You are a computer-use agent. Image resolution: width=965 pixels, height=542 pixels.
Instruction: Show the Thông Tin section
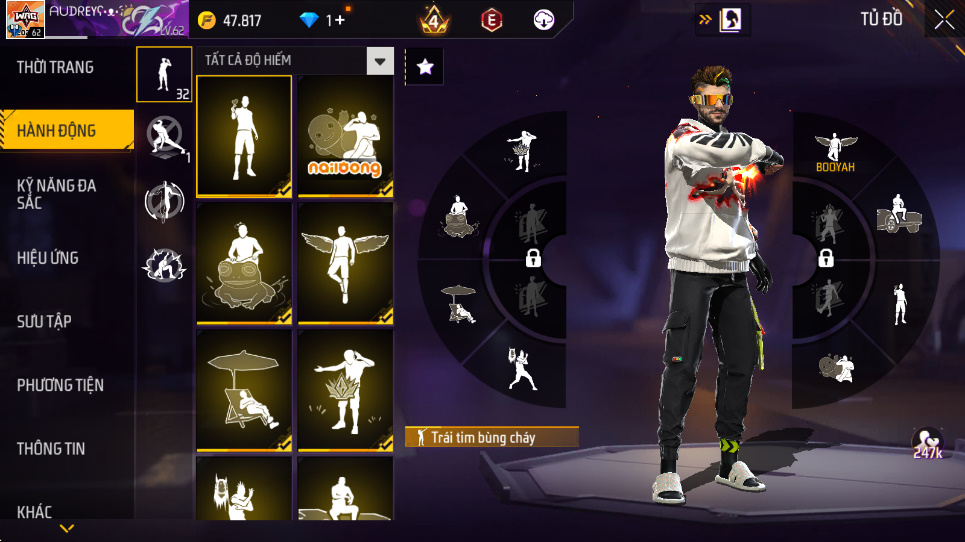(x=51, y=448)
